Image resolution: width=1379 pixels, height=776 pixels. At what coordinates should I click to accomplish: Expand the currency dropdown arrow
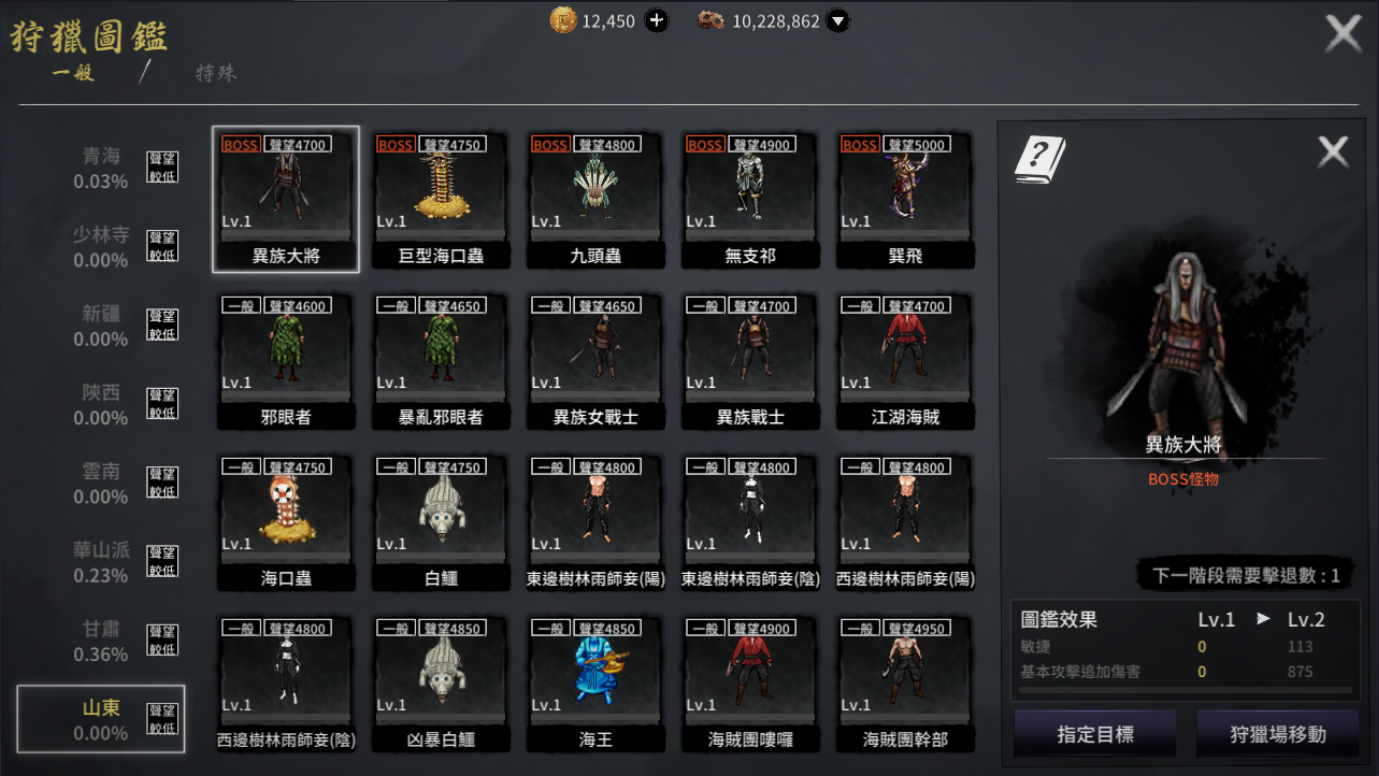(838, 21)
